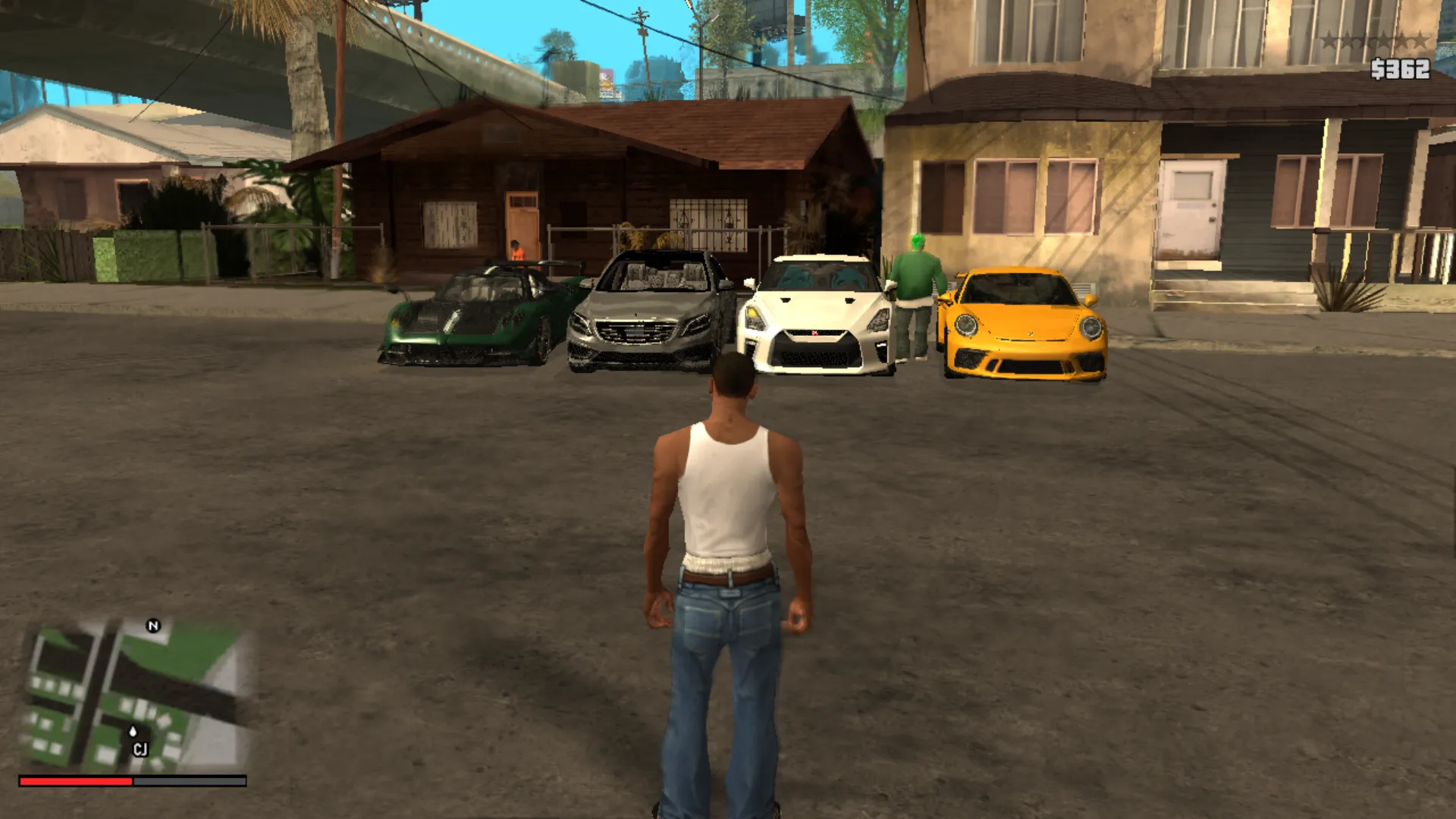Screen dimensions: 1456x819
Task: Click the white door of the right building
Action: 1191,205
